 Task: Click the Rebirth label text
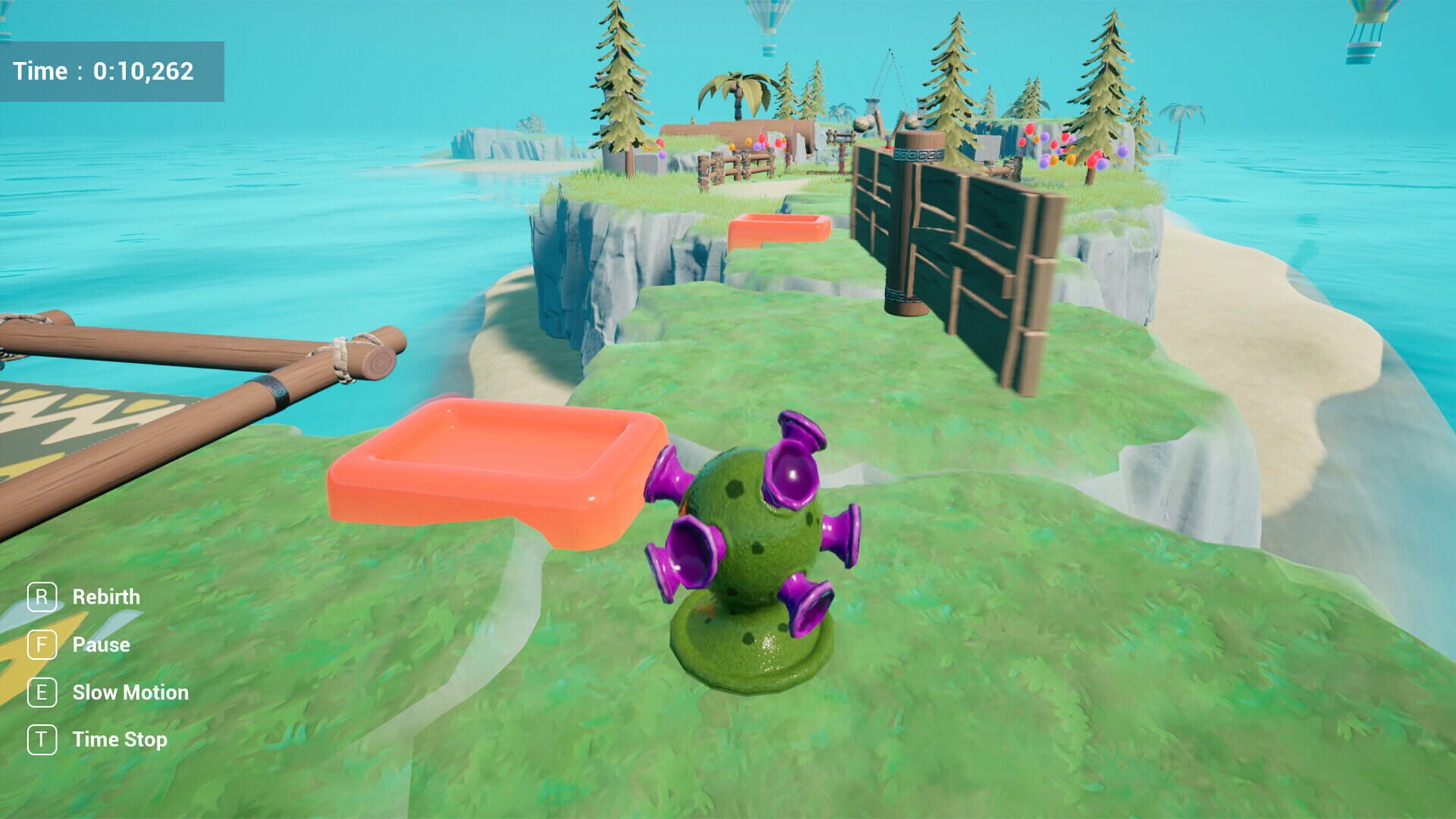click(105, 597)
